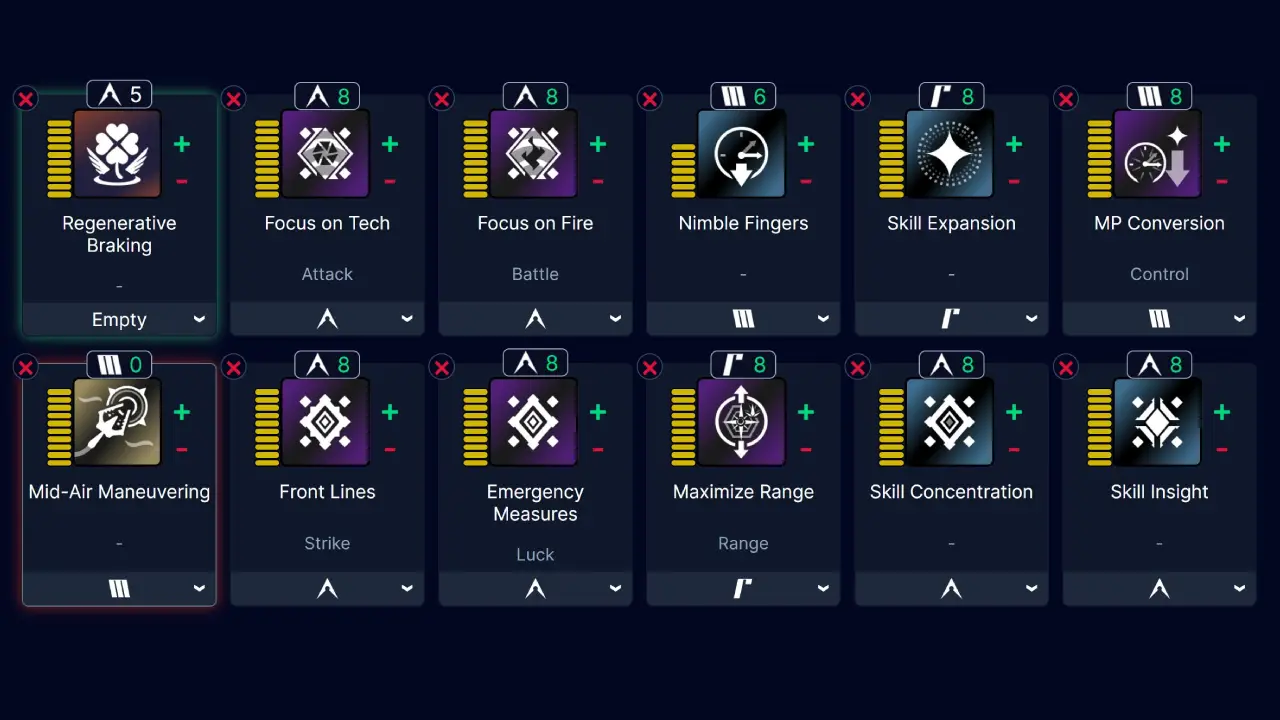Viewport: 1280px width, 720px height.
Task: Select the MP Conversion clock icon
Action: 1159,153
